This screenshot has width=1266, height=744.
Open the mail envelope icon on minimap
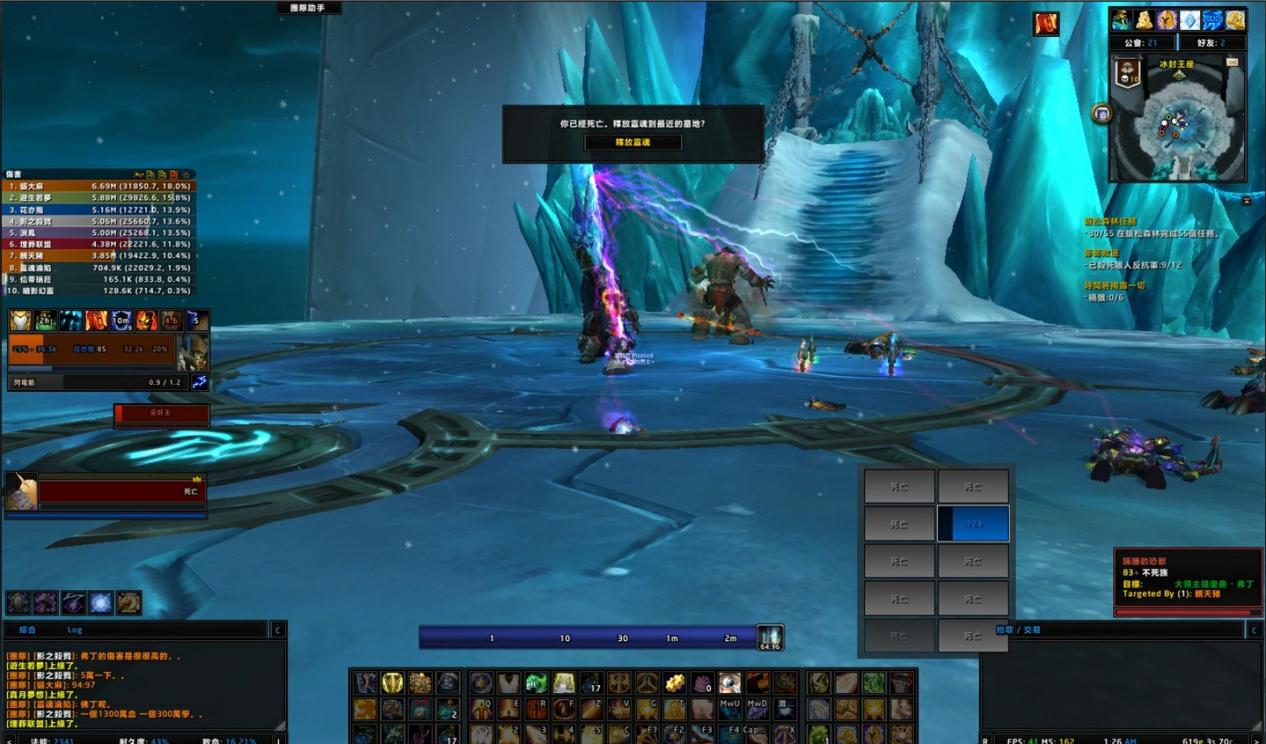click(1231, 62)
